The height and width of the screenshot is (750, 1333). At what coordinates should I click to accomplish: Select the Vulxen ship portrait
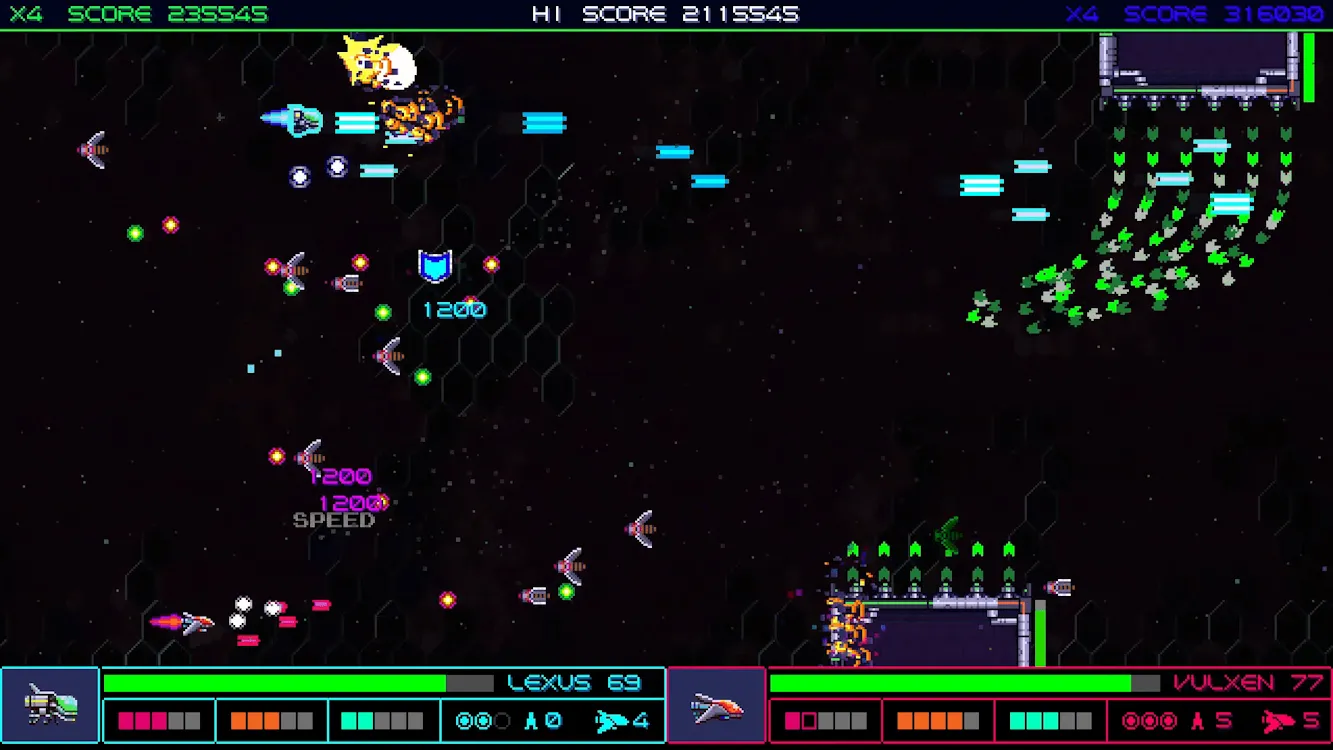pyautogui.click(x=716, y=706)
